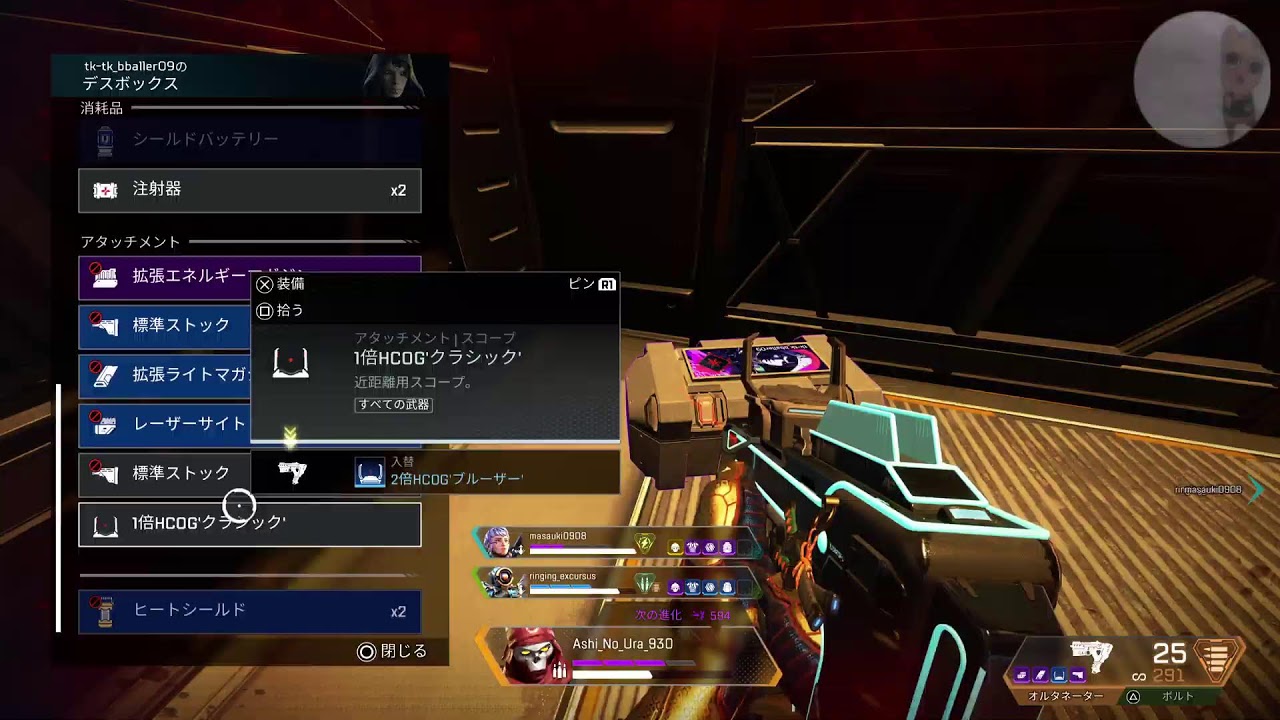Pick the シールドバッテリー shield battery row

(249, 139)
